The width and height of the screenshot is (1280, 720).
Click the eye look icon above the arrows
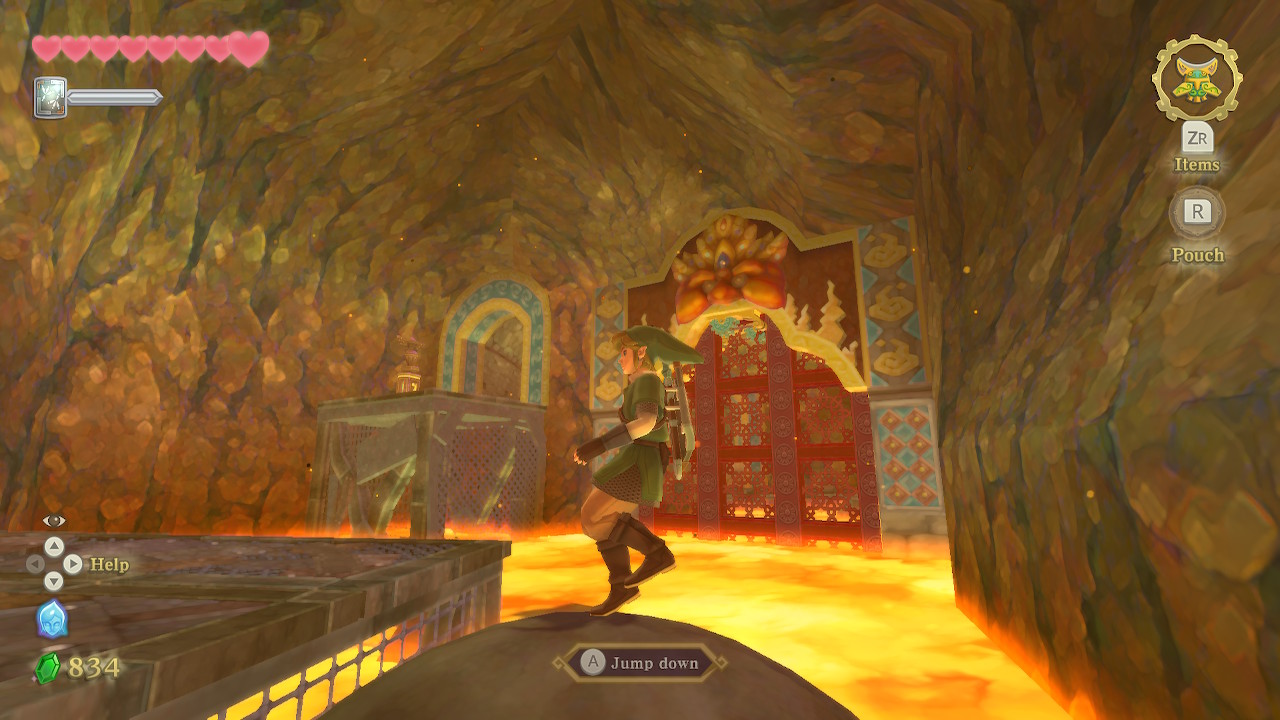tap(54, 520)
